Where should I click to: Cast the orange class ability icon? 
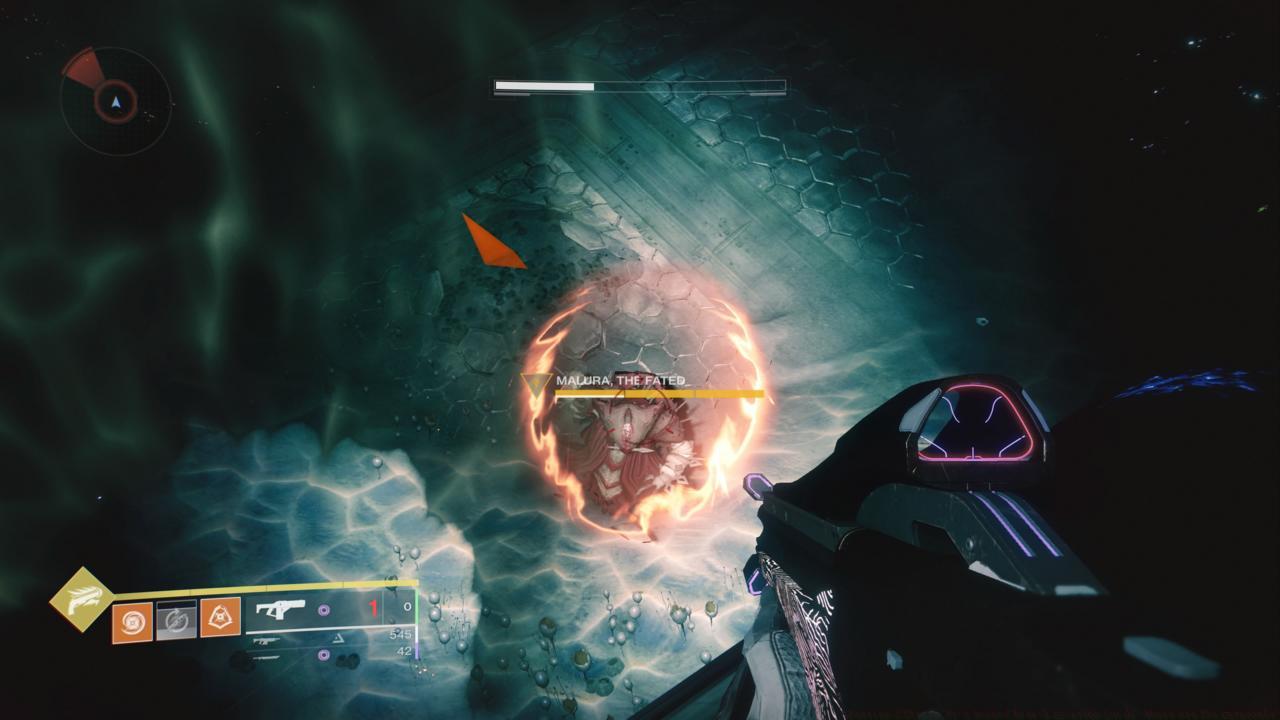220,619
